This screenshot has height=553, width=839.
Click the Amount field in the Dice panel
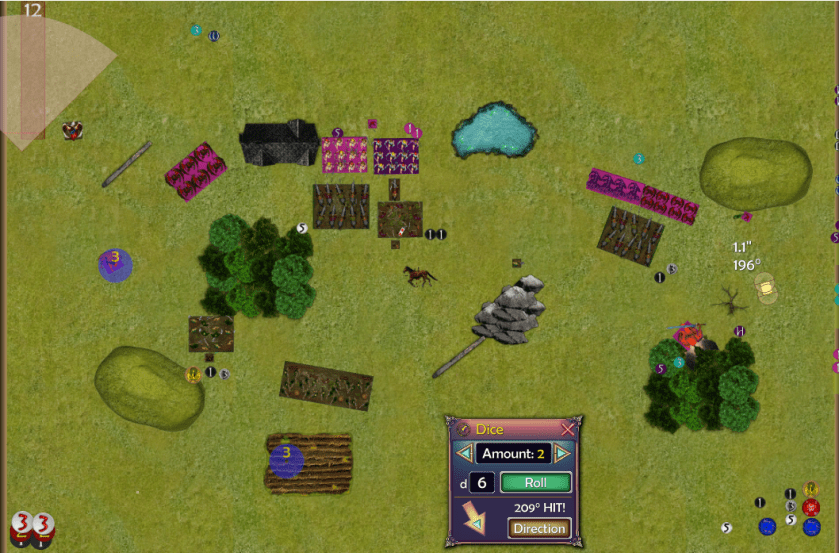pyautogui.click(x=513, y=454)
